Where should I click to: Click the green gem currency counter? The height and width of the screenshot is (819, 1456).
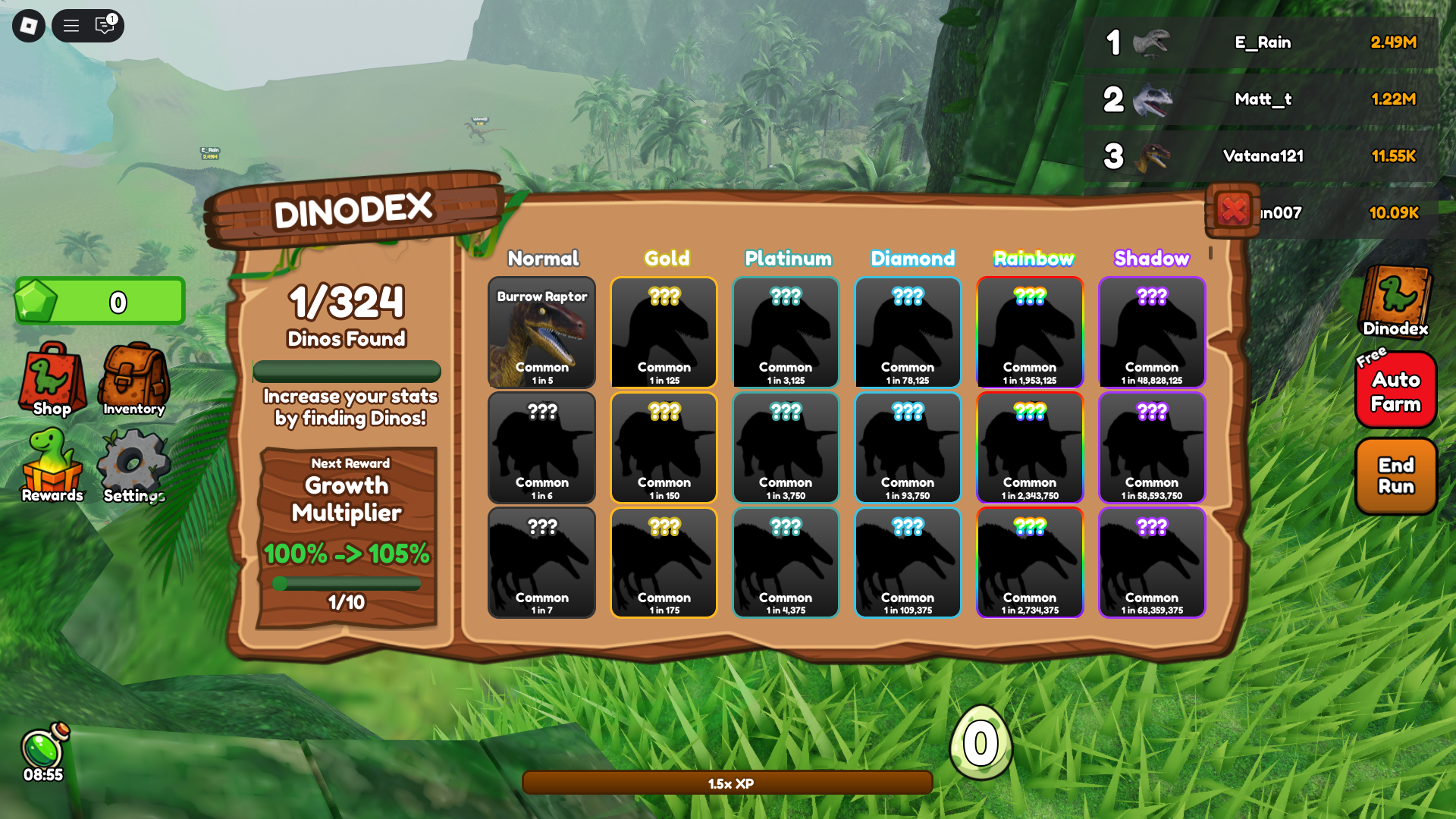(x=100, y=301)
